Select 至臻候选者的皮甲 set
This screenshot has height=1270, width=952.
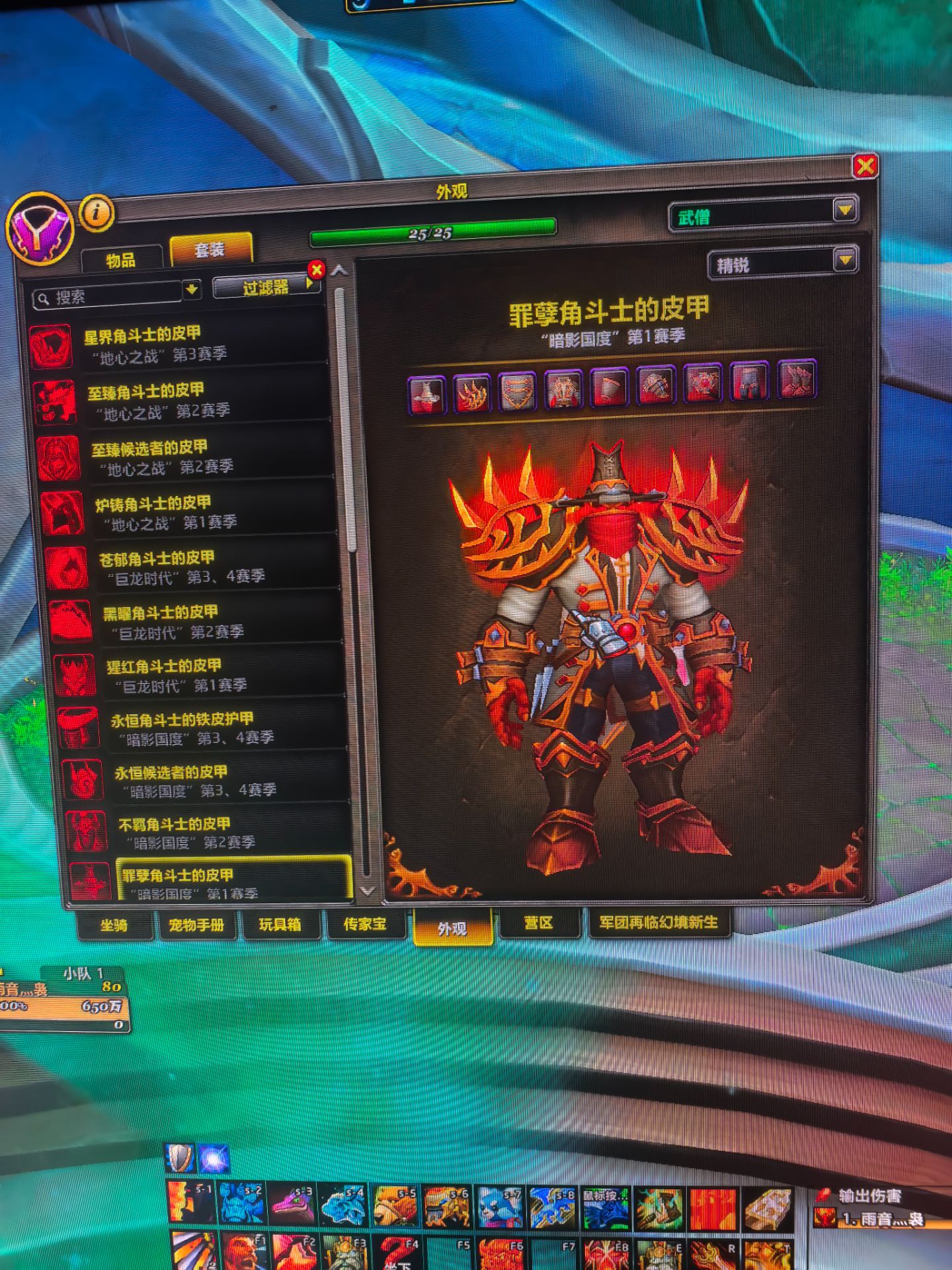(x=185, y=458)
